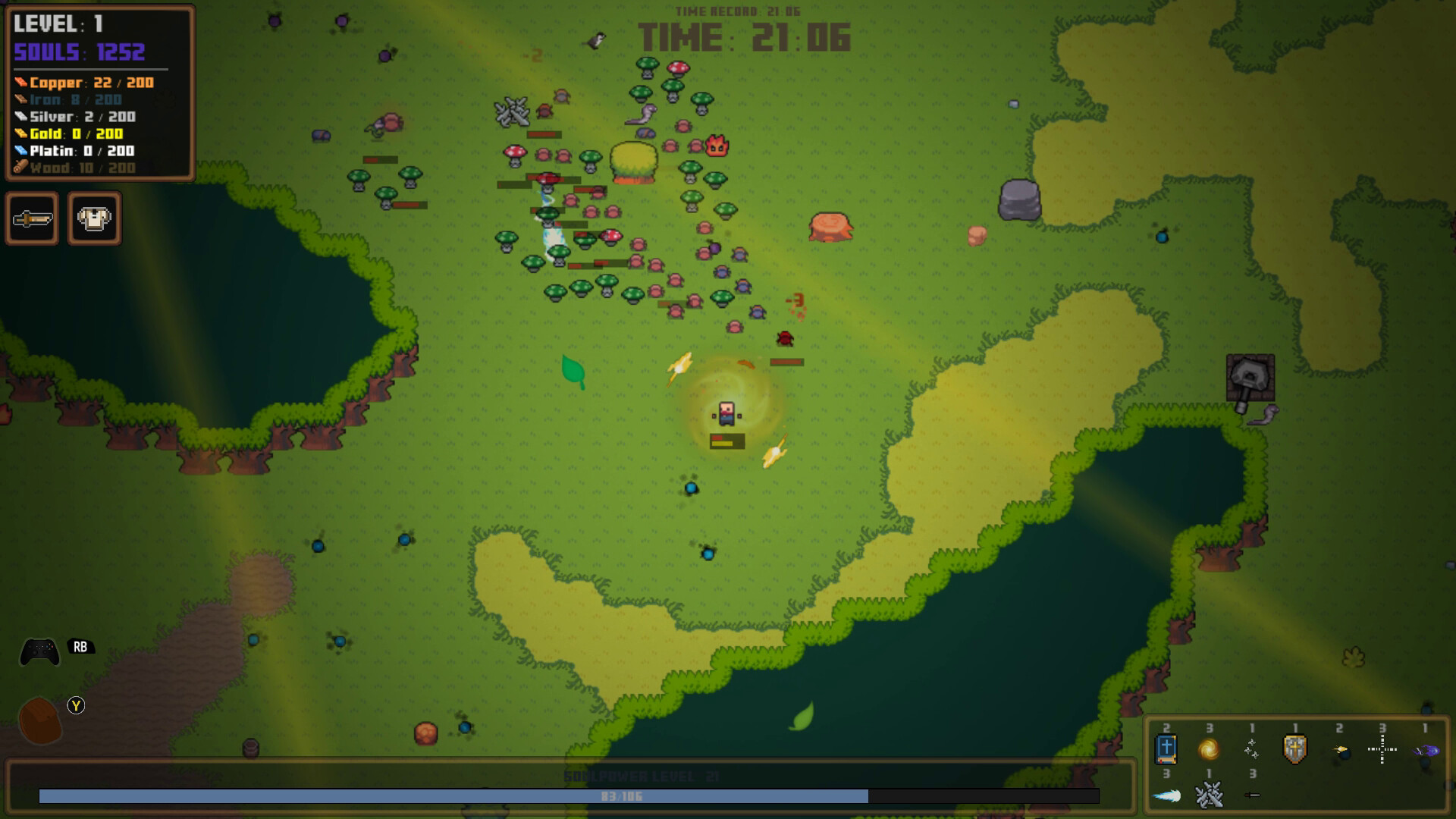This screenshot has height=819, width=1456.
Task: Click the RB gamepad prompt
Action: (x=80, y=648)
